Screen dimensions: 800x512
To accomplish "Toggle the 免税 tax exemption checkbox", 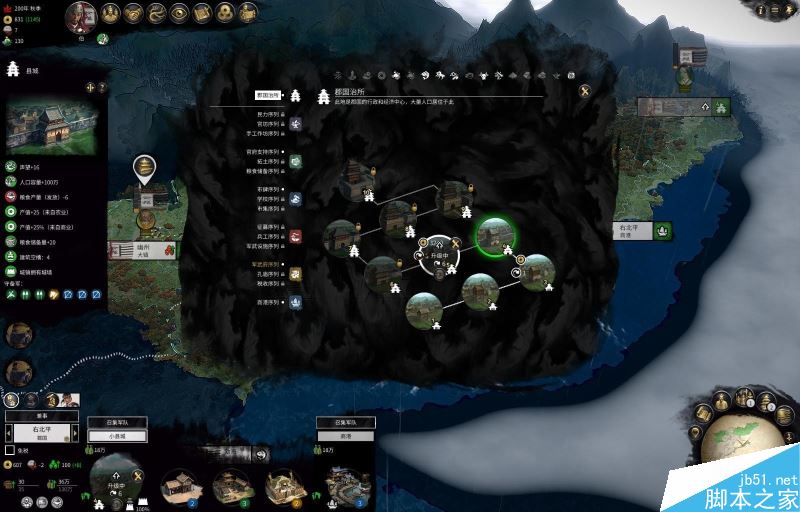I will pyautogui.click(x=10, y=450).
